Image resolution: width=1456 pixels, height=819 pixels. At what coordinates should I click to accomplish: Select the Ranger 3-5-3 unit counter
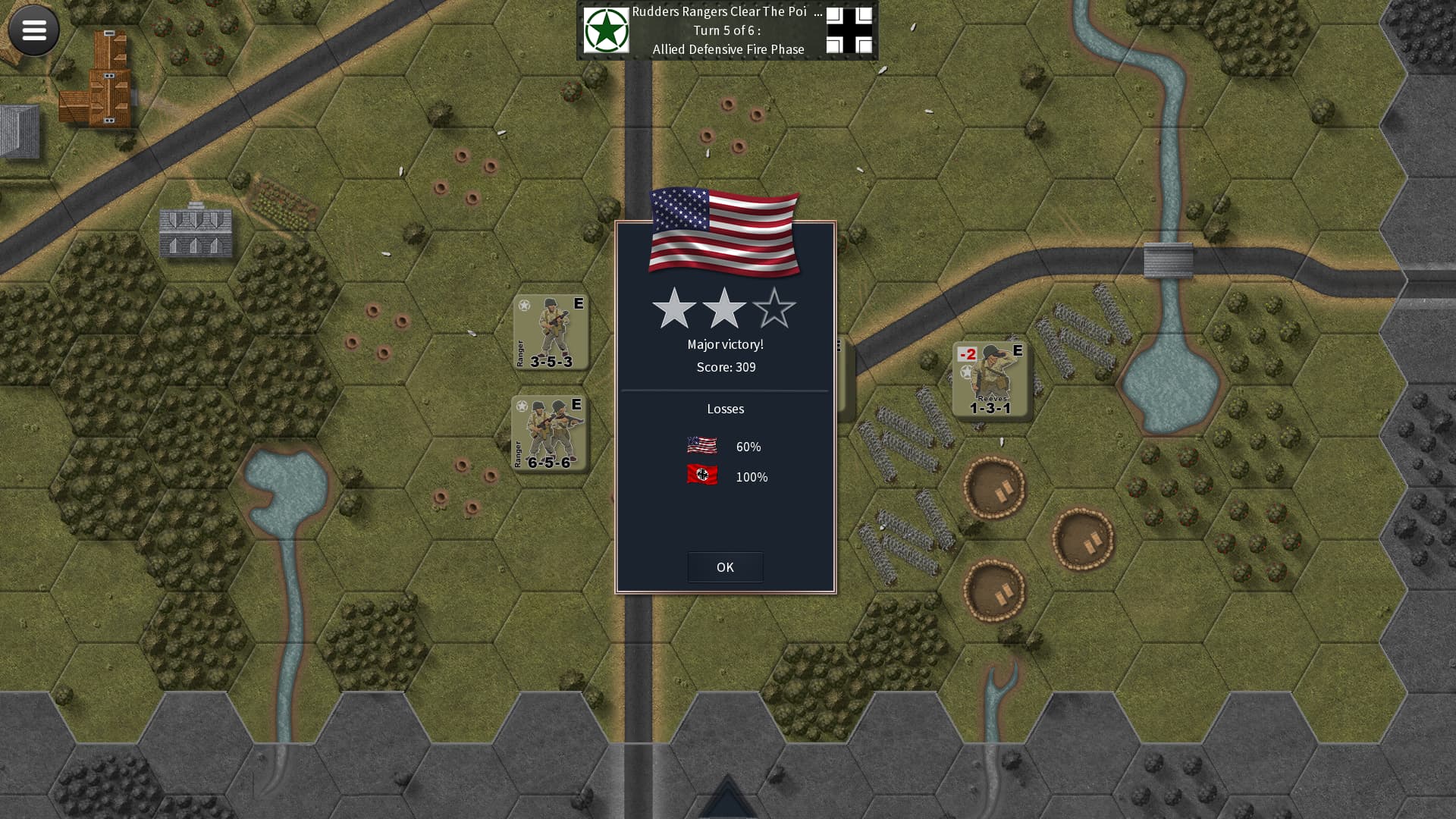click(x=551, y=332)
